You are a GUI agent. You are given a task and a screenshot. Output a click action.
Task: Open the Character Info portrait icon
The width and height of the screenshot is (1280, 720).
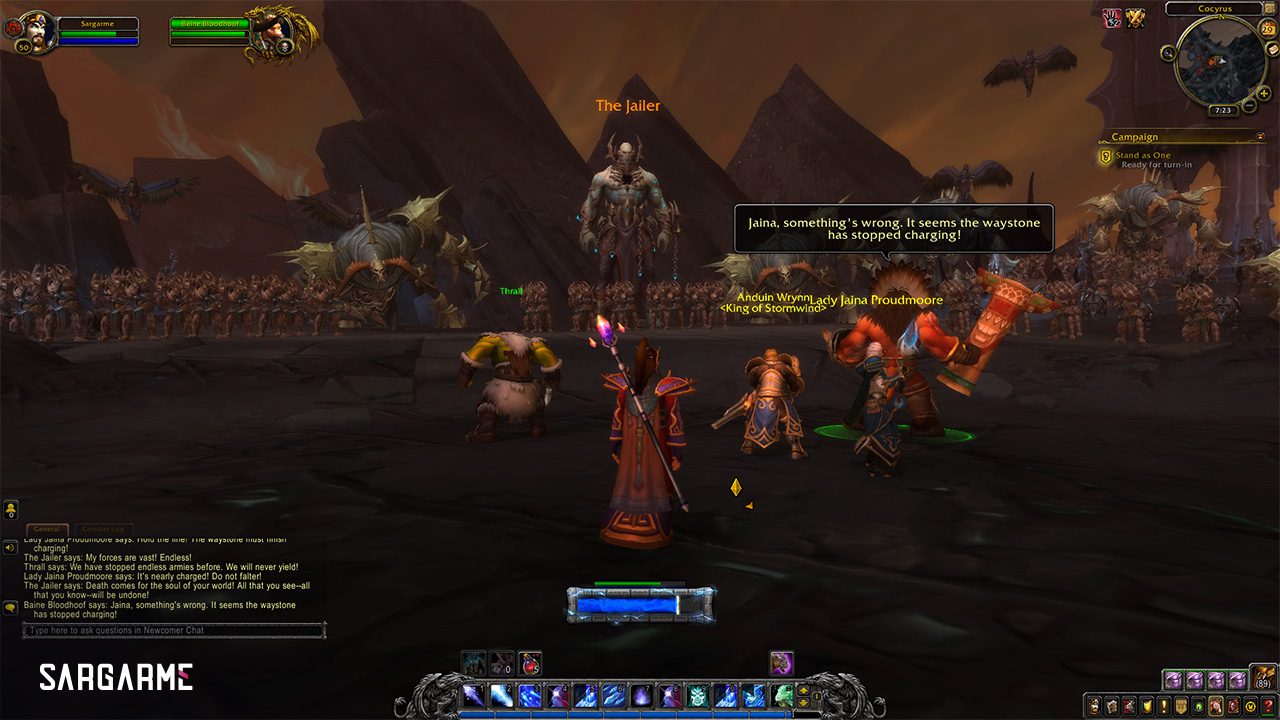(x=1093, y=706)
